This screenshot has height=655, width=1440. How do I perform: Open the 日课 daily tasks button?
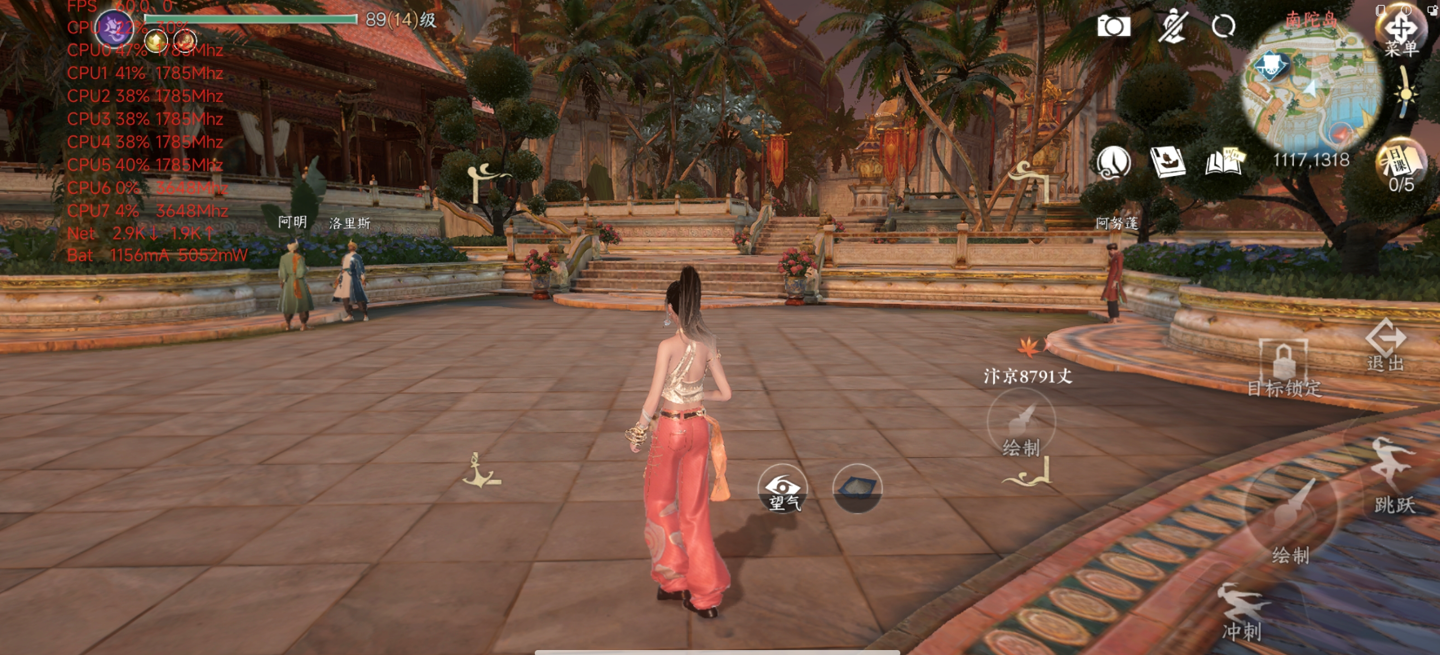1401,162
